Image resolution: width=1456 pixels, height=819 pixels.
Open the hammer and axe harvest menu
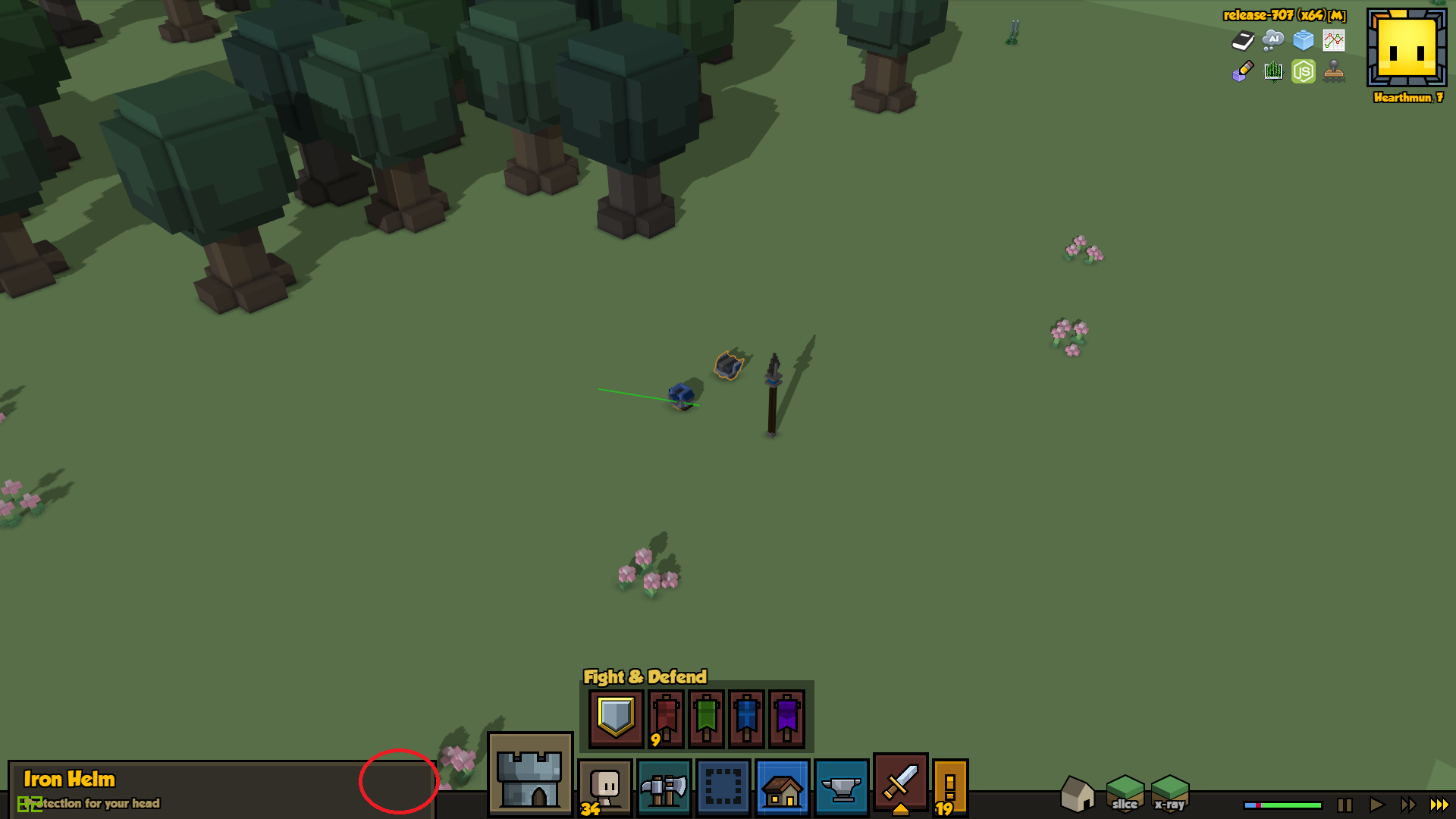pyautogui.click(x=664, y=787)
